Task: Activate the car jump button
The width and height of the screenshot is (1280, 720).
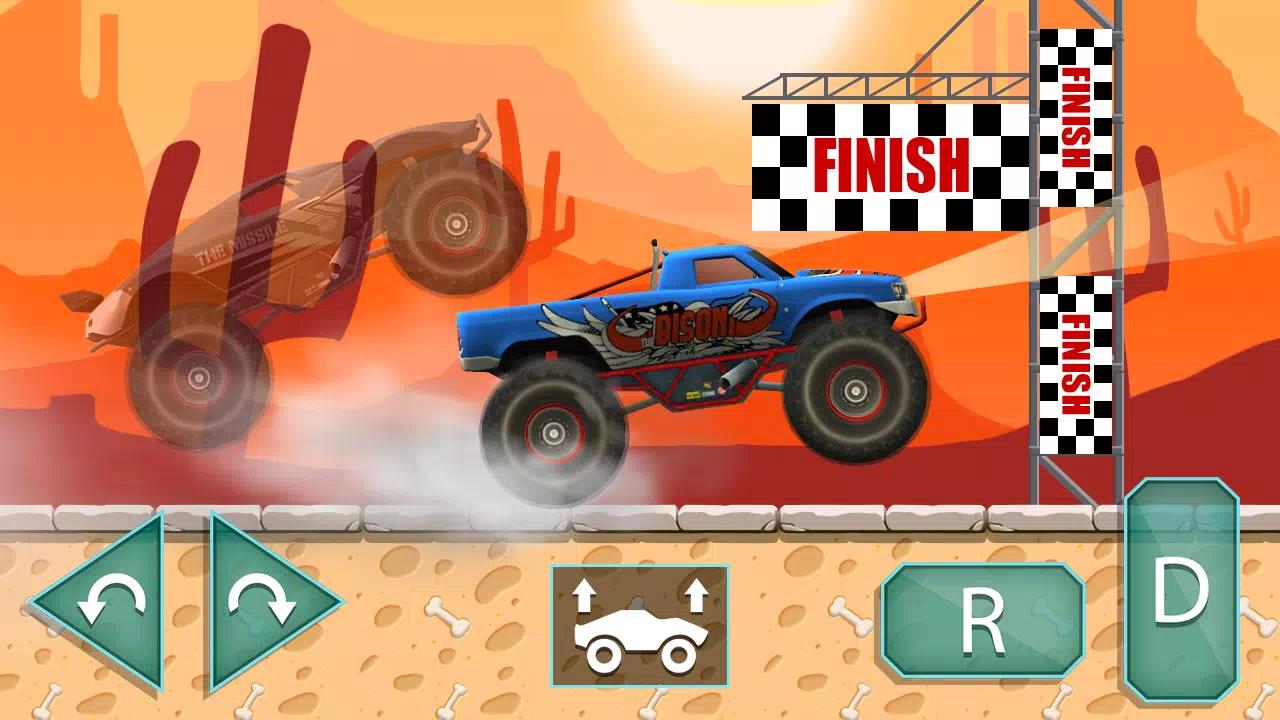Action: tap(640, 625)
